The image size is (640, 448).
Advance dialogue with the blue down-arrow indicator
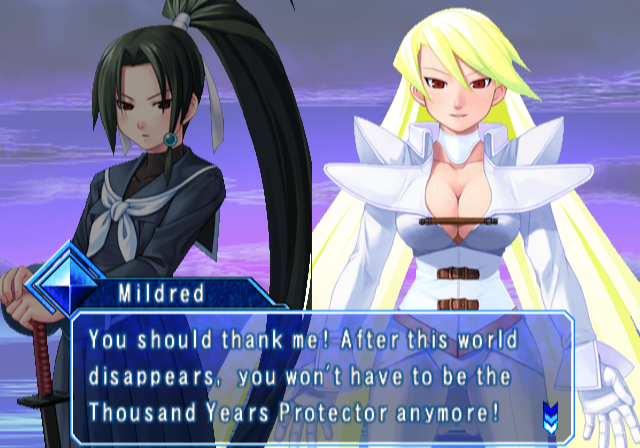coord(549,411)
